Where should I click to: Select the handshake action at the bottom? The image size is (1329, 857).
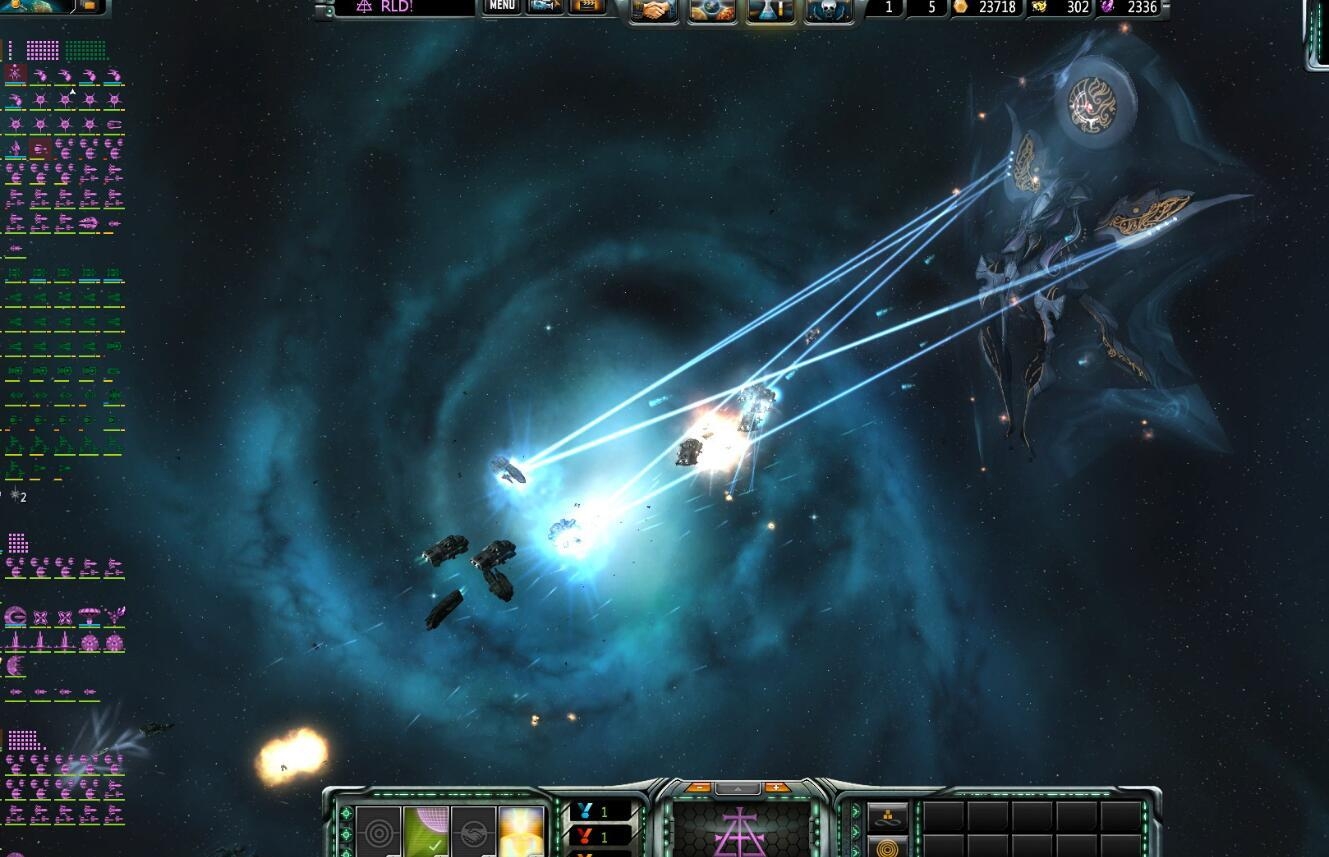point(474,832)
